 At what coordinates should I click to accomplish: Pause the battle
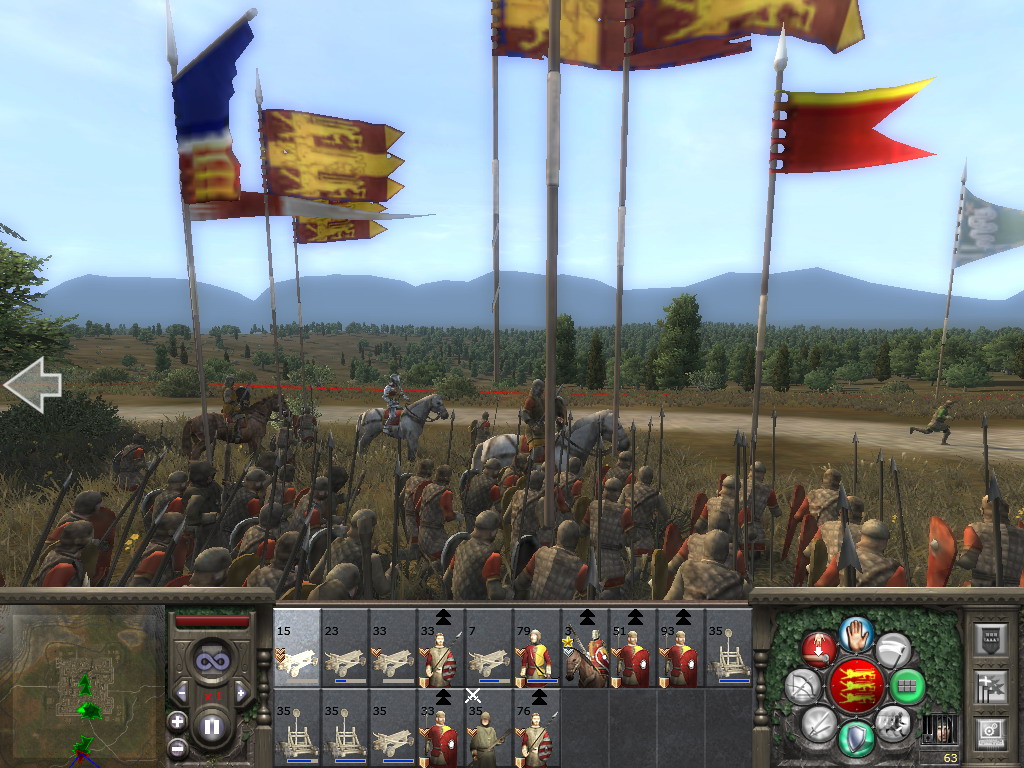coord(211,727)
